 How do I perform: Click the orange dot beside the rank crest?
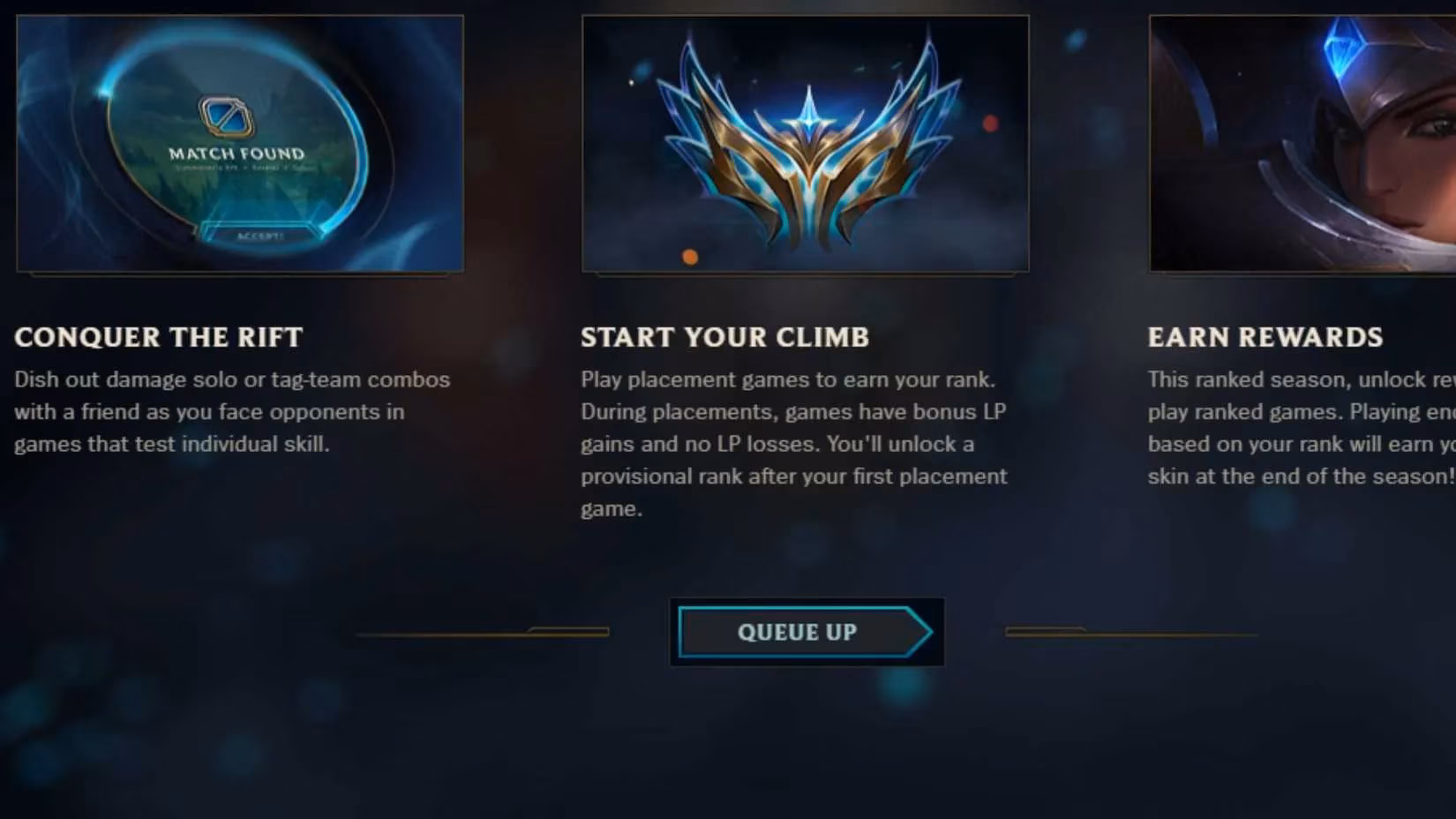point(689,255)
